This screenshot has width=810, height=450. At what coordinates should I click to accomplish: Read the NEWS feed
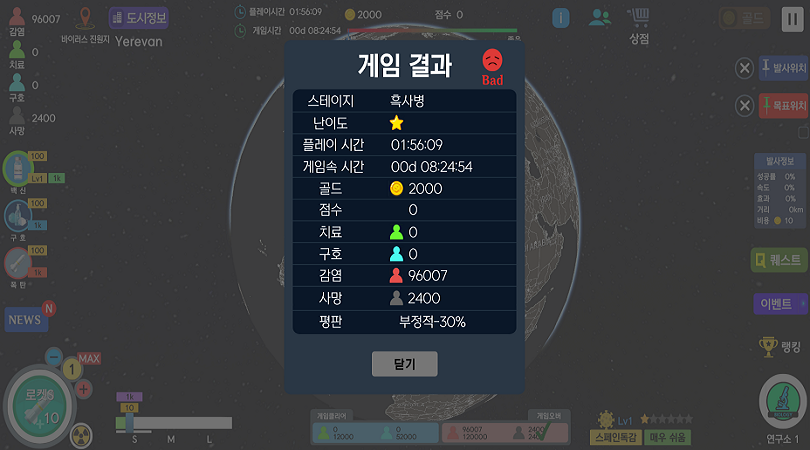pyautogui.click(x=26, y=319)
